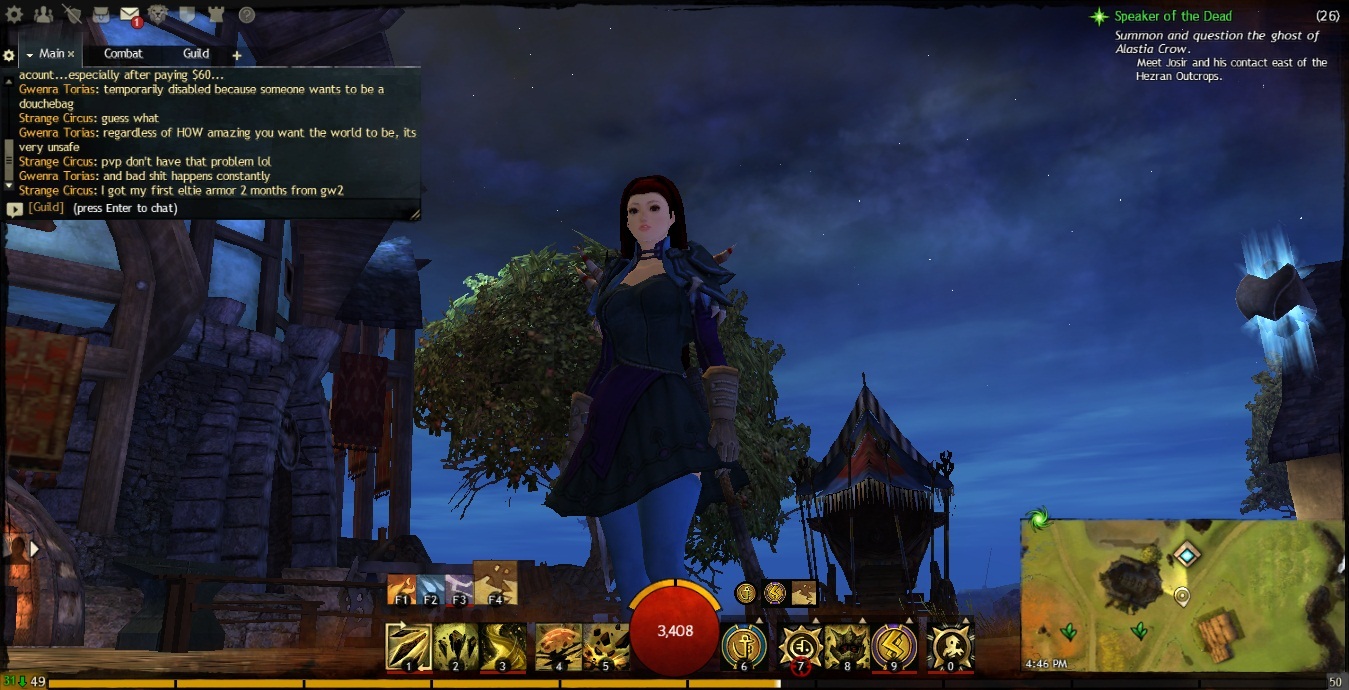This screenshot has height=690, width=1349.
Task: Open the game menu gear icon
Action: [15, 15]
